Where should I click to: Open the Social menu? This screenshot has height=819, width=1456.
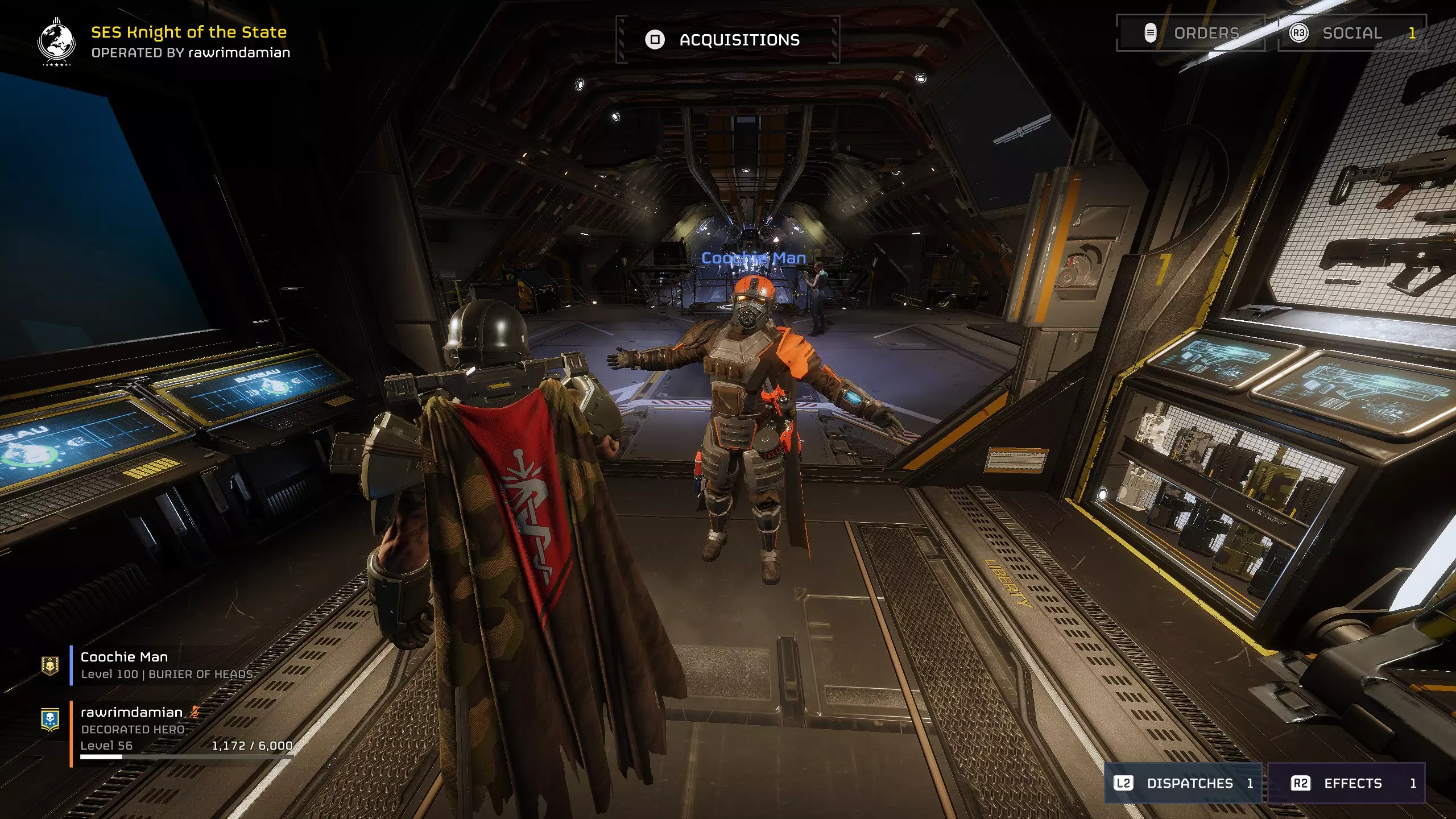[x=1351, y=33]
